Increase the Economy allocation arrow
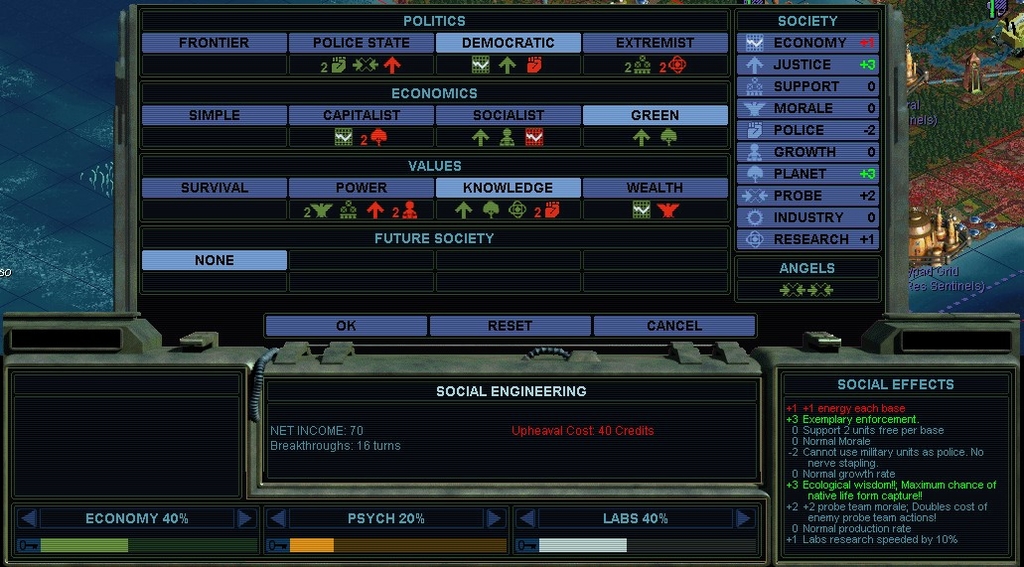The width and height of the screenshot is (1024, 567). [245, 518]
